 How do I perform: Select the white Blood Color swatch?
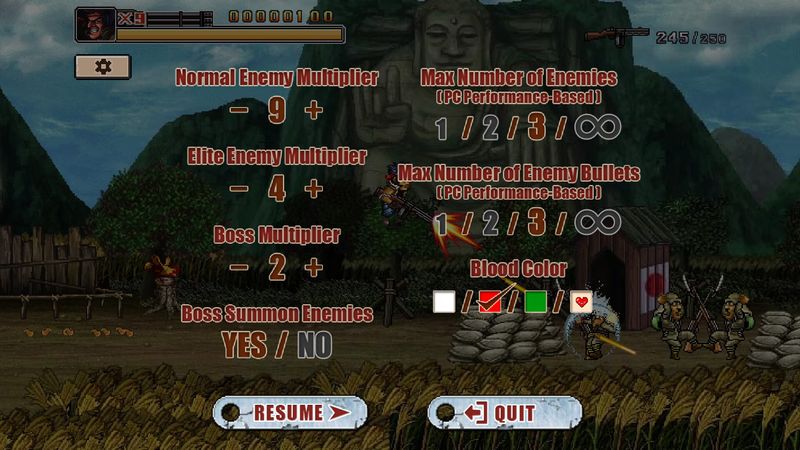444,301
